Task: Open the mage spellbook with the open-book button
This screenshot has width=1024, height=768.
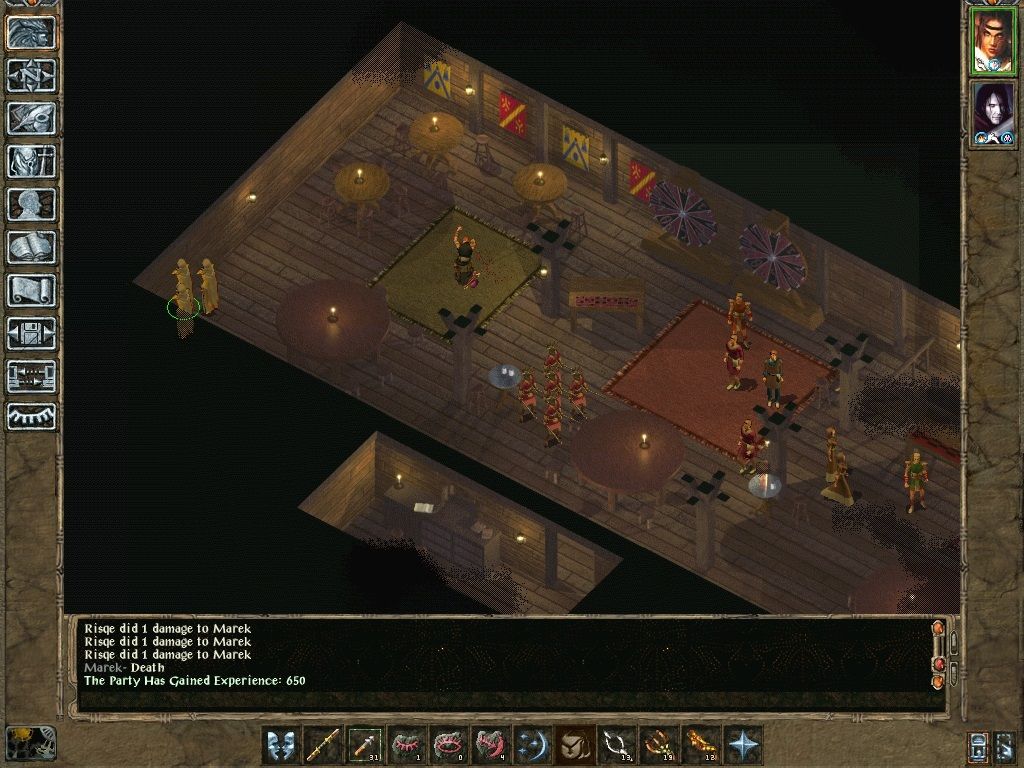Action: 31,247
